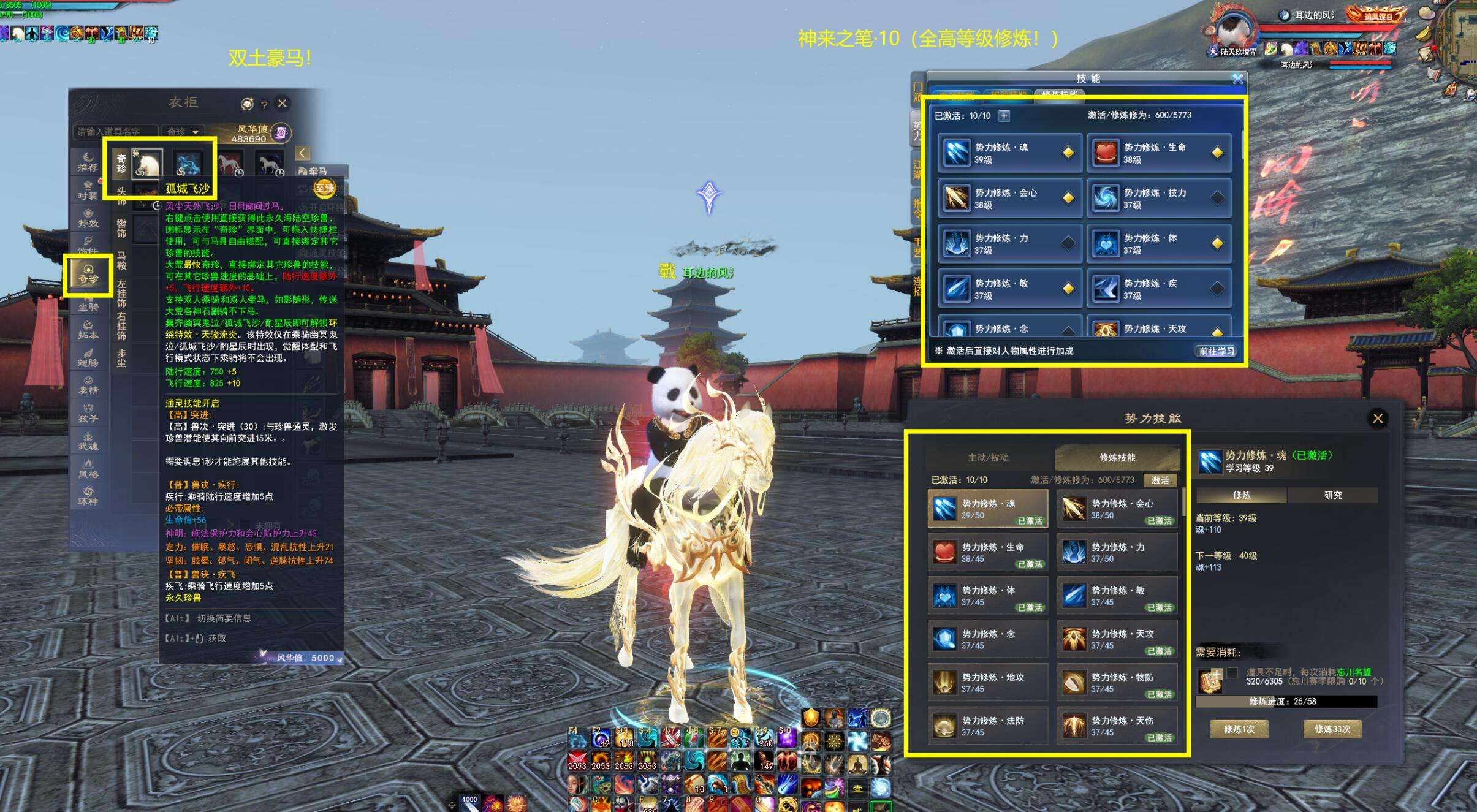Click the 激活 button
The height and width of the screenshot is (812, 1477).
[x=1160, y=480]
